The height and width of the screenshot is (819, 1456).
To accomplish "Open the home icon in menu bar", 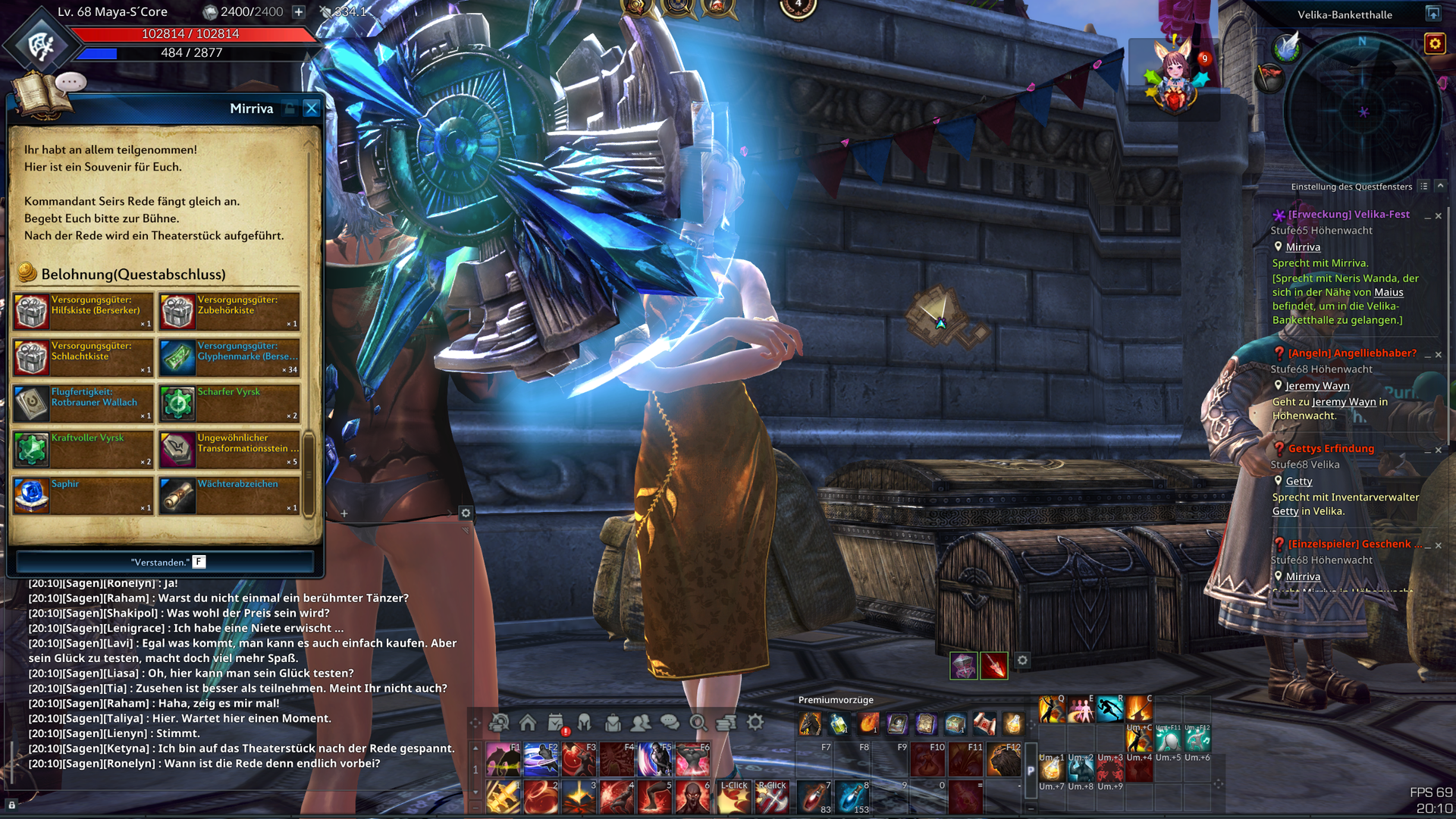I will pos(528,722).
